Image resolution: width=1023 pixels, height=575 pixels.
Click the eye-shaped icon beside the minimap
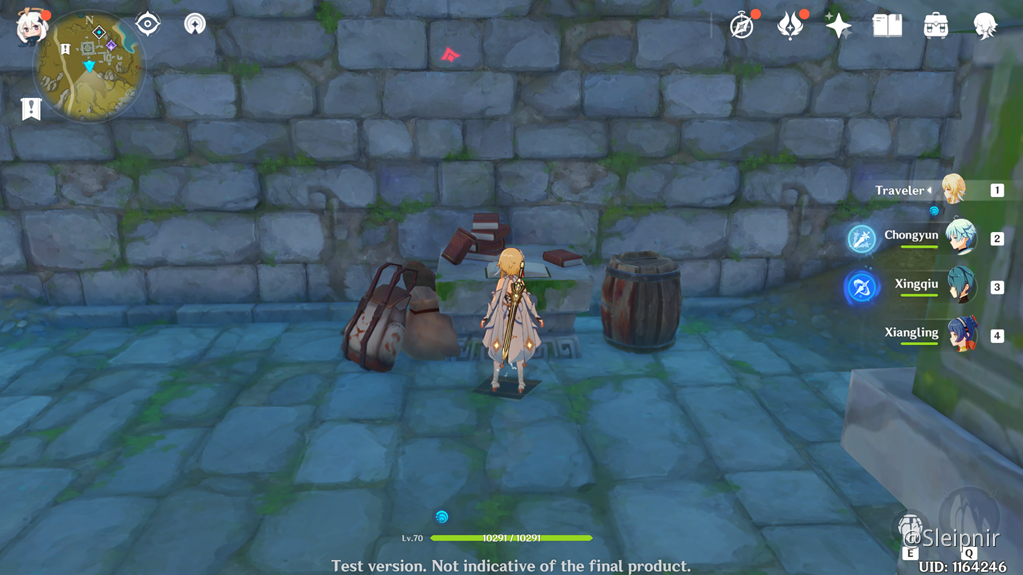point(148,24)
